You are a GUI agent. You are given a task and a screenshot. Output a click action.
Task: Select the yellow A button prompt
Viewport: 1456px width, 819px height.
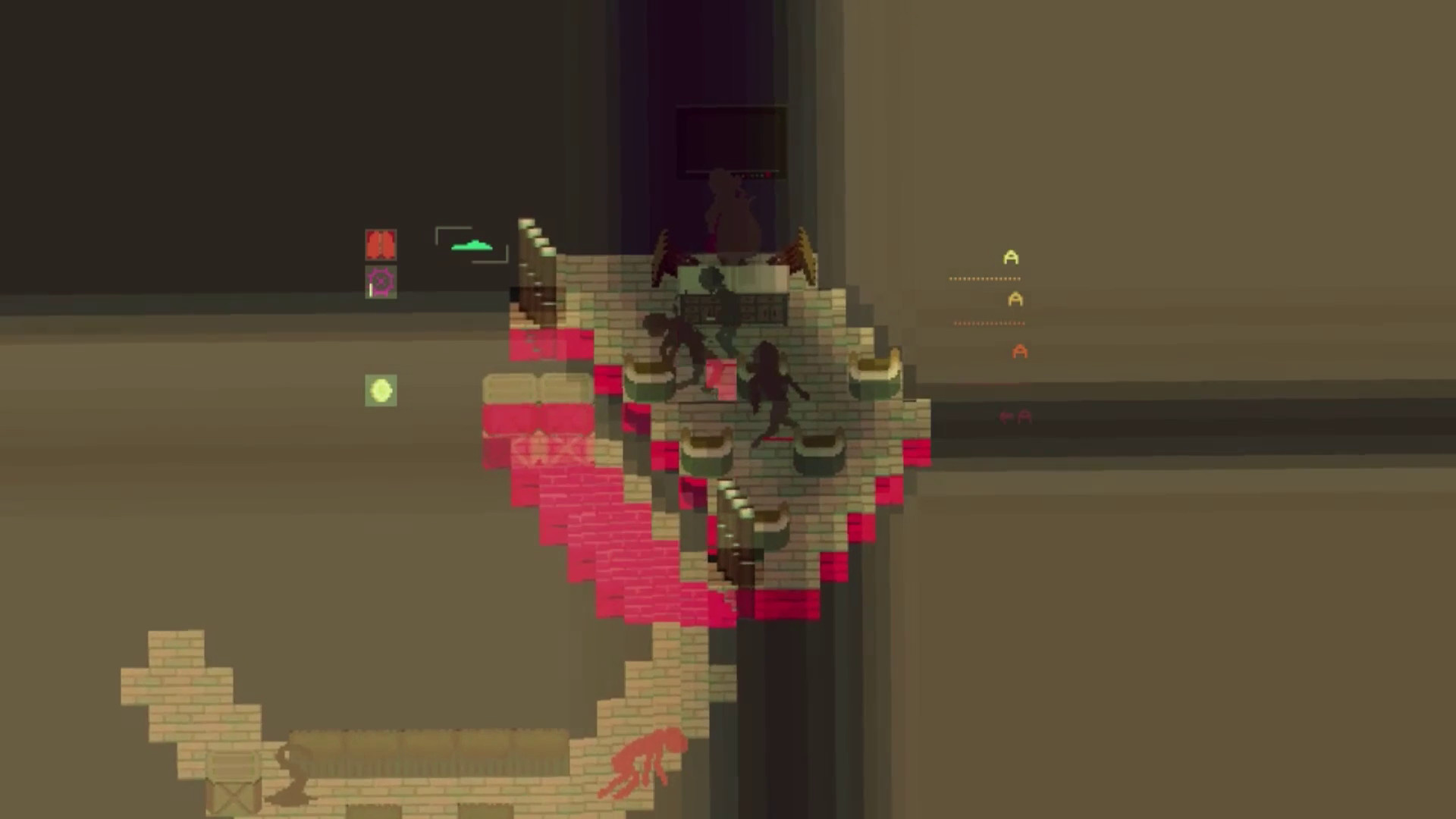[1009, 258]
